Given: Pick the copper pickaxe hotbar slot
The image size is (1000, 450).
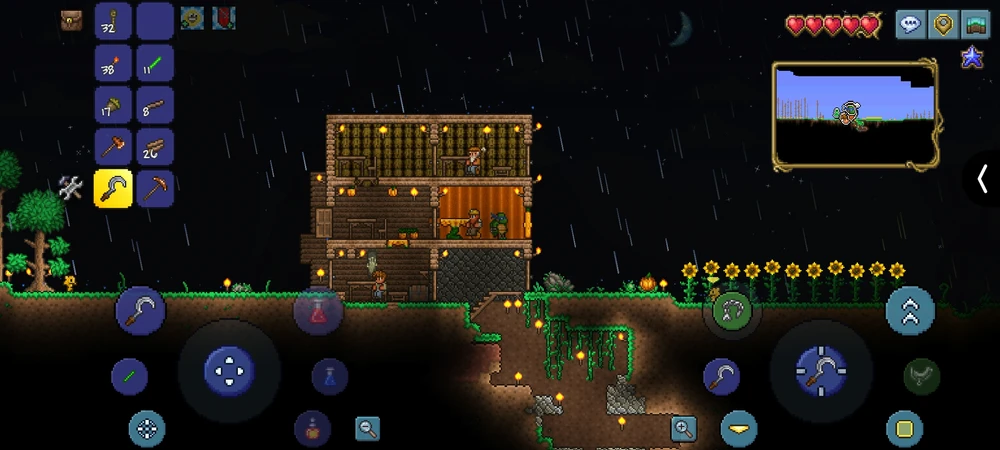Looking at the screenshot, I should pos(155,188).
